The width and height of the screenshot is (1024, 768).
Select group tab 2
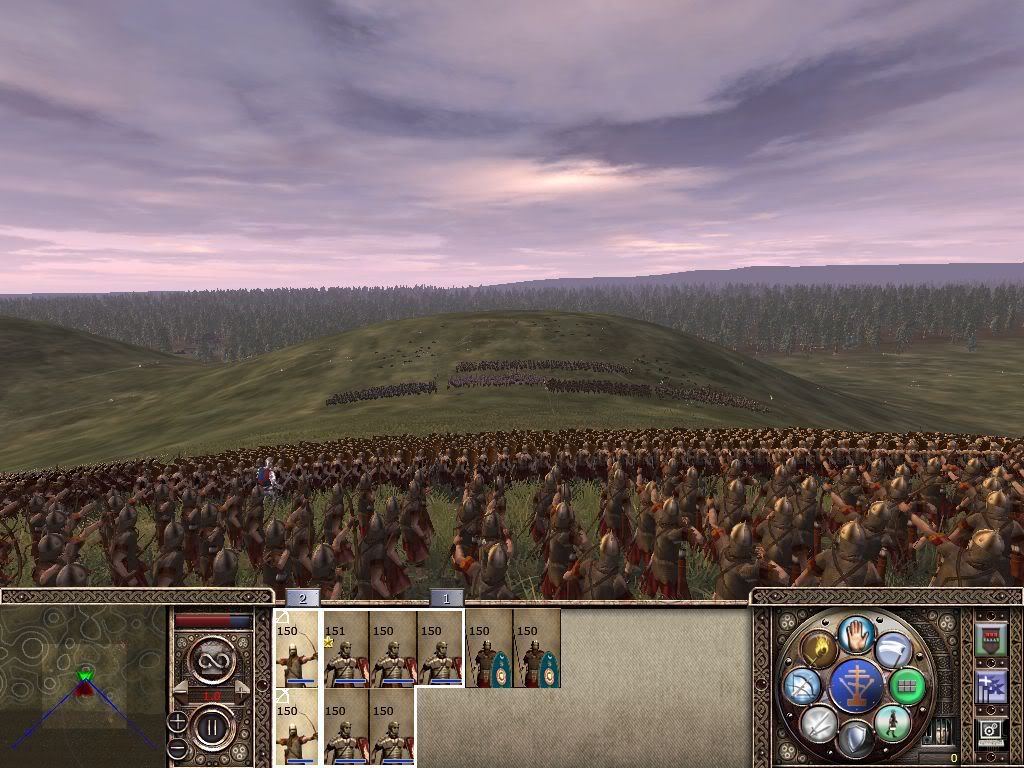point(302,598)
